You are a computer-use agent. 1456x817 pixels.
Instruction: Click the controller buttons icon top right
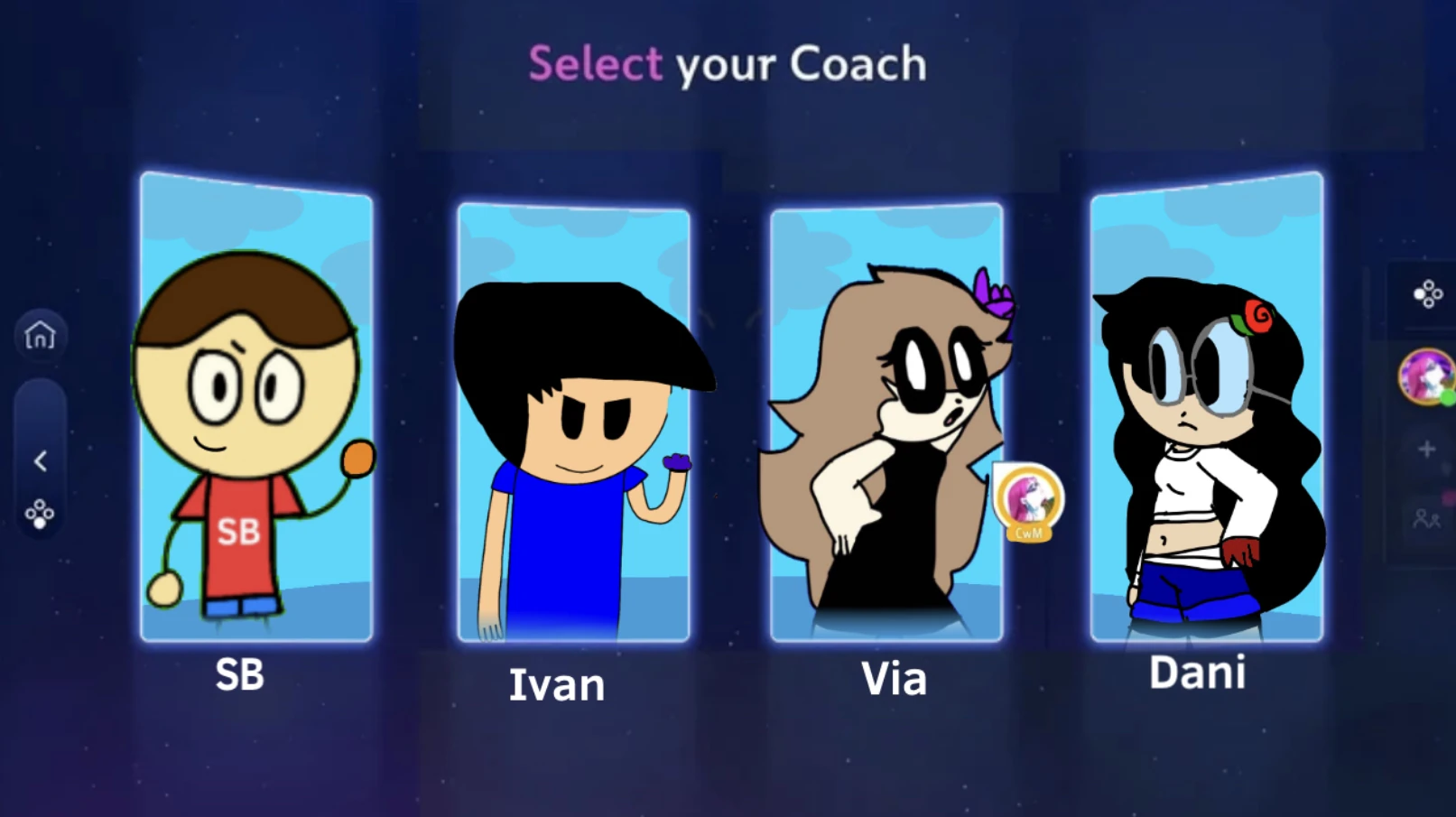tap(1429, 293)
